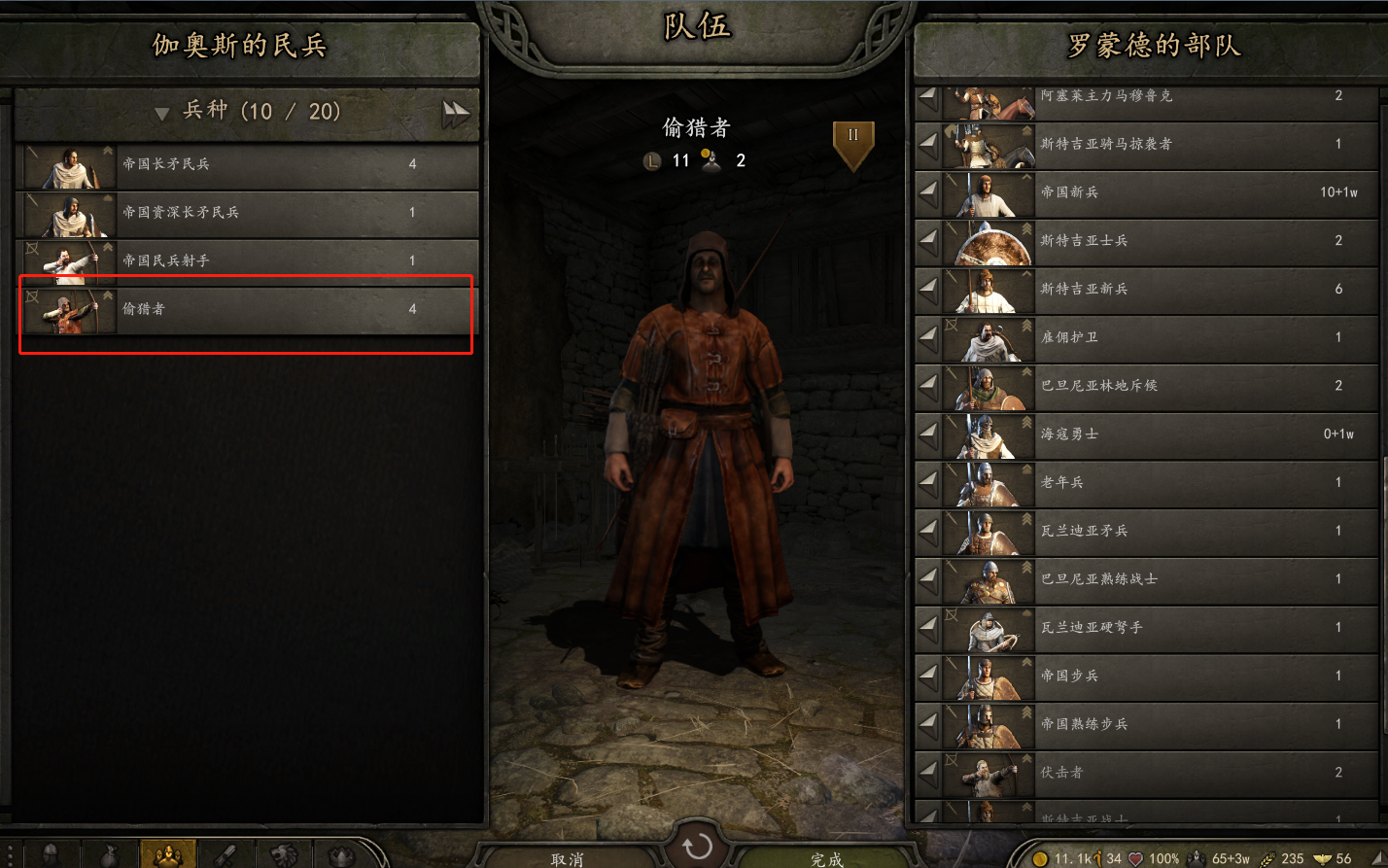This screenshot has width=1388, height=868.
Task: Pick the 伏击者 troop row
Action: click(1157, 773)
